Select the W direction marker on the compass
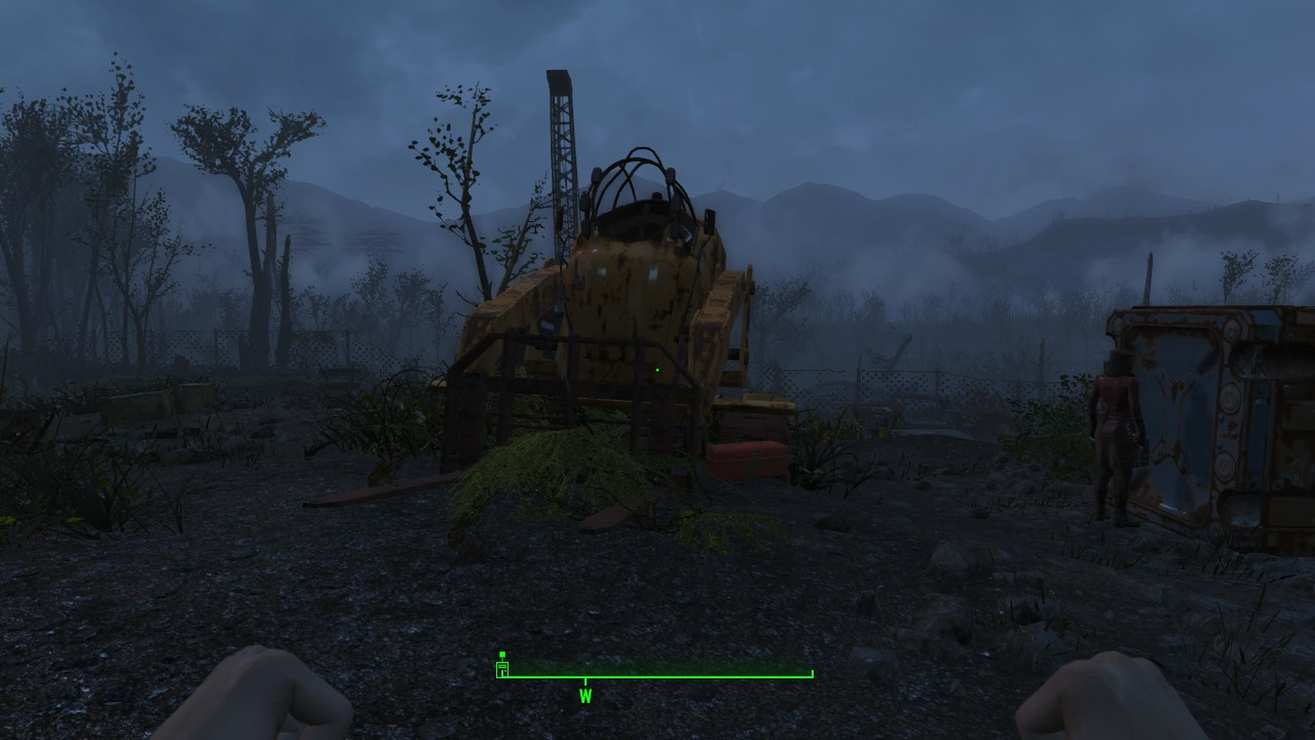Screen dimensions: 1315x740 pos(585,695)
